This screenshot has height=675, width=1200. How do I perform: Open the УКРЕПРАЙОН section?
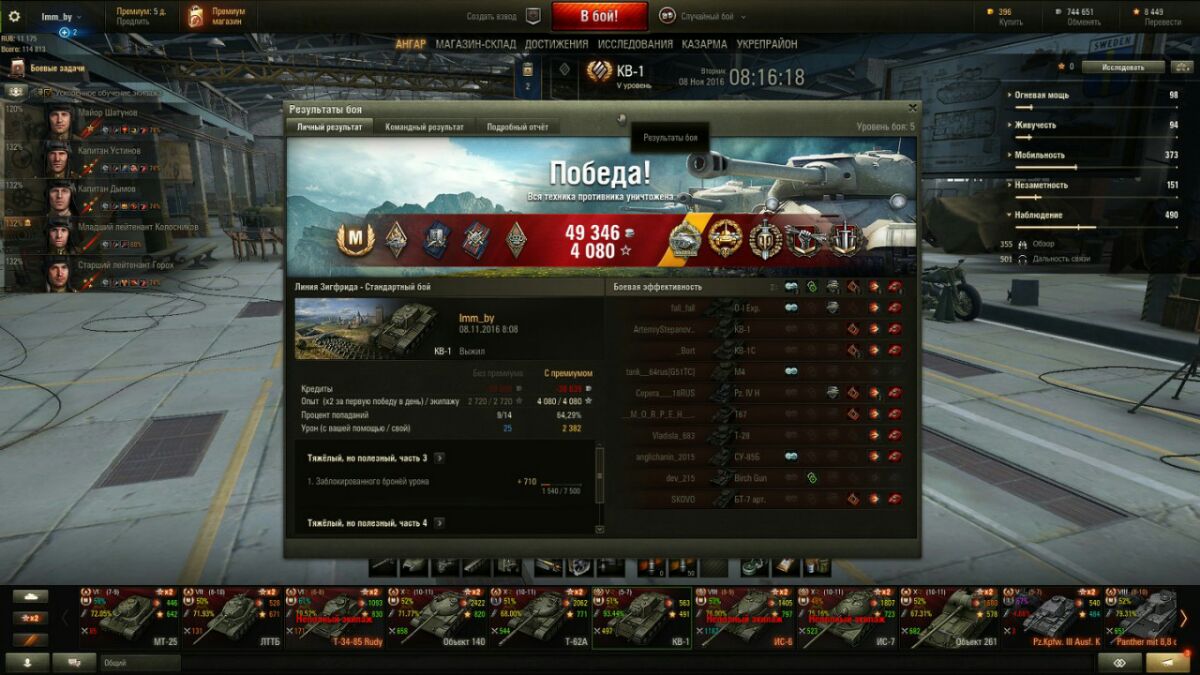pos(767,44)
